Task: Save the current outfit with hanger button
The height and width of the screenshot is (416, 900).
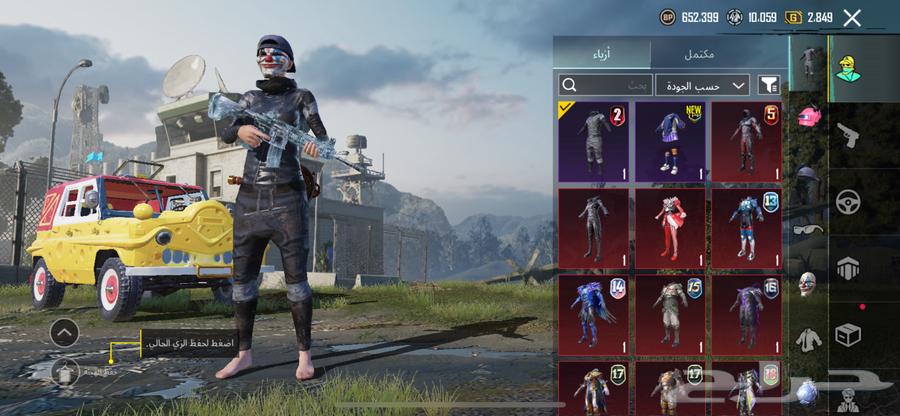Action: (64, 372)
